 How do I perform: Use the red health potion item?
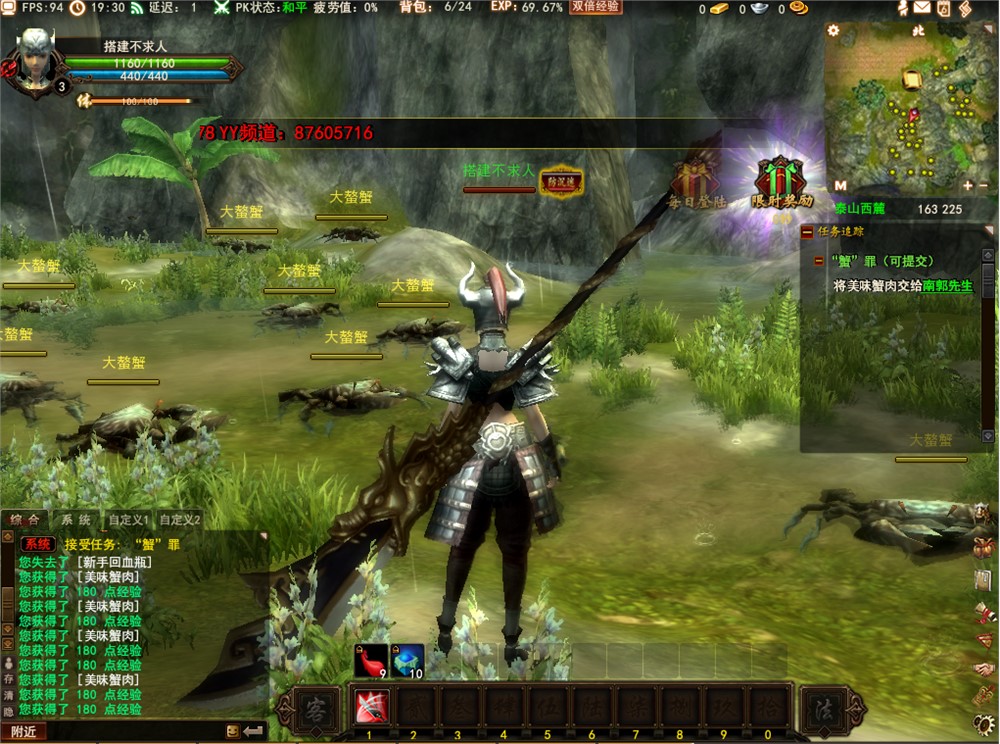[x=370, y=660]
